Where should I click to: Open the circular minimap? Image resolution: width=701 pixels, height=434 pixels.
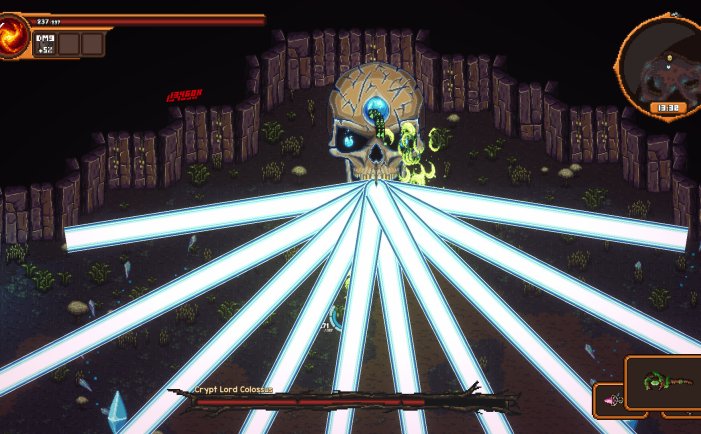660,58
